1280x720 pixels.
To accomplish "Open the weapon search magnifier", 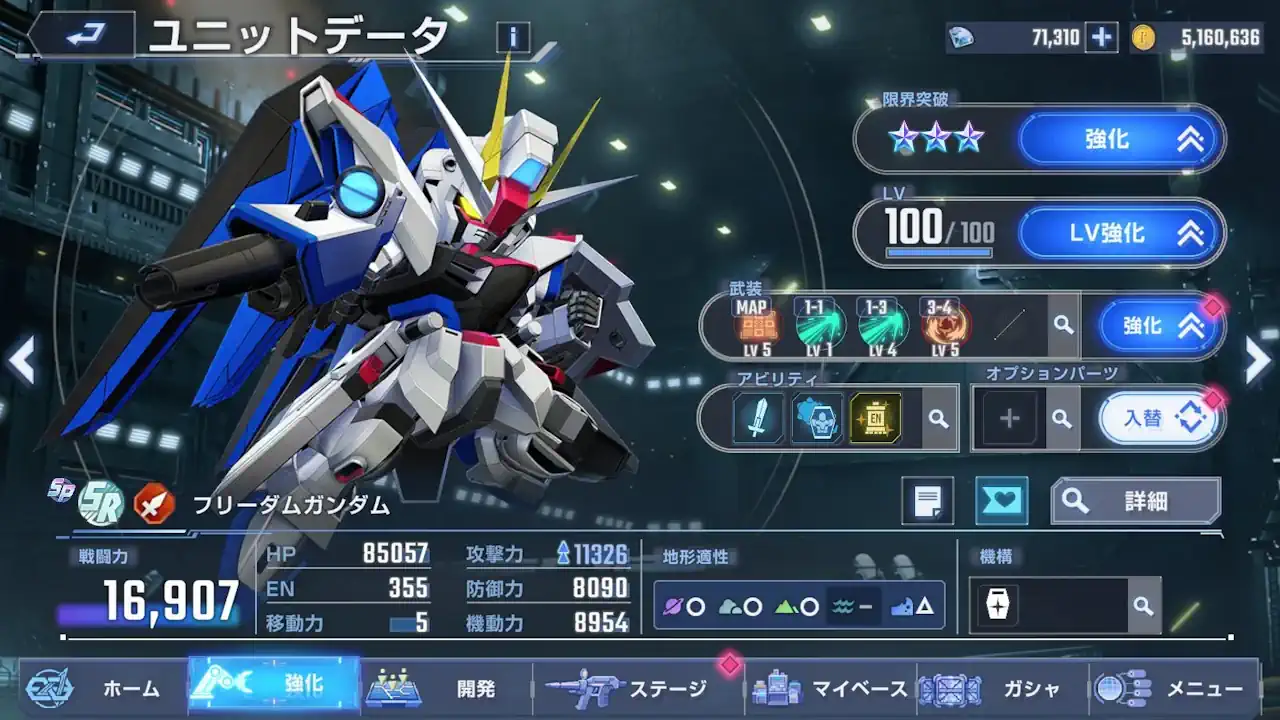I will (x=1063, y=324).
